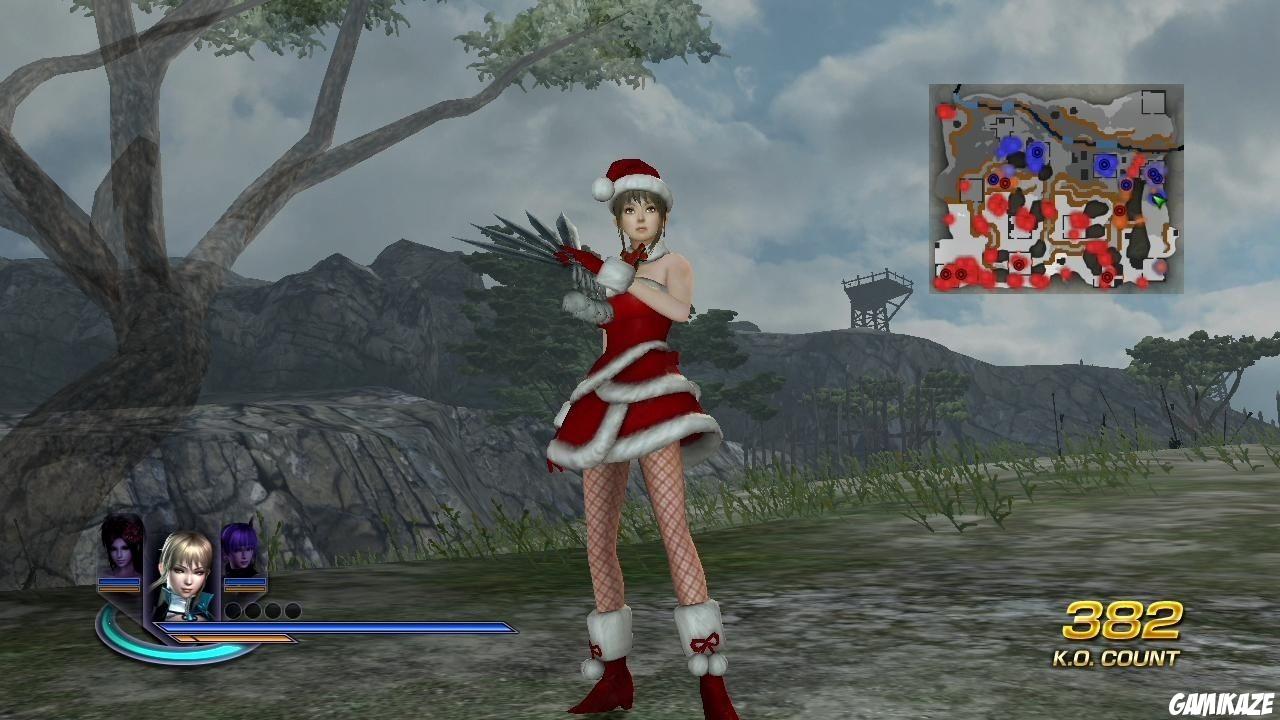The width and height of the screenshot is (1280, 720).
Task: Click the orange Musou gauge below the health bar
Action: pos(232,639)
